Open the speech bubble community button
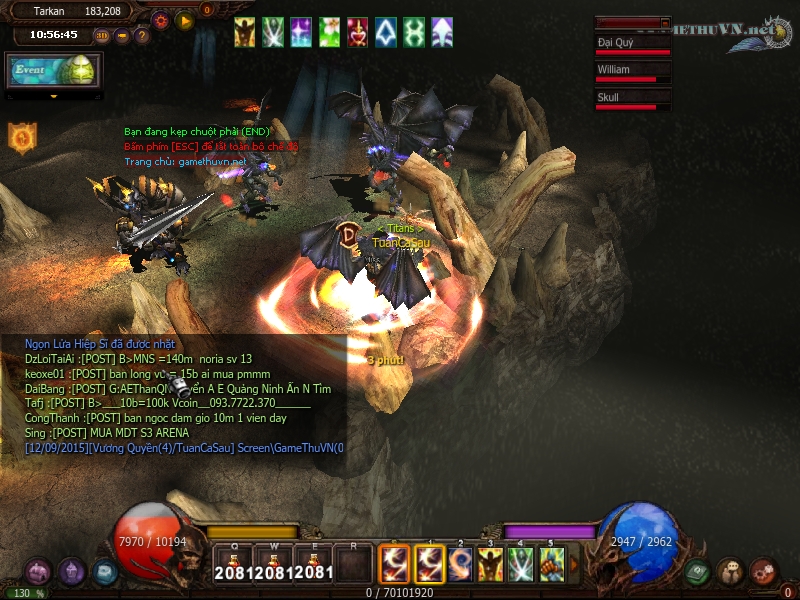The width and height of the screenshot is (800, 600). pyautogui.click(x=731, y=572)
